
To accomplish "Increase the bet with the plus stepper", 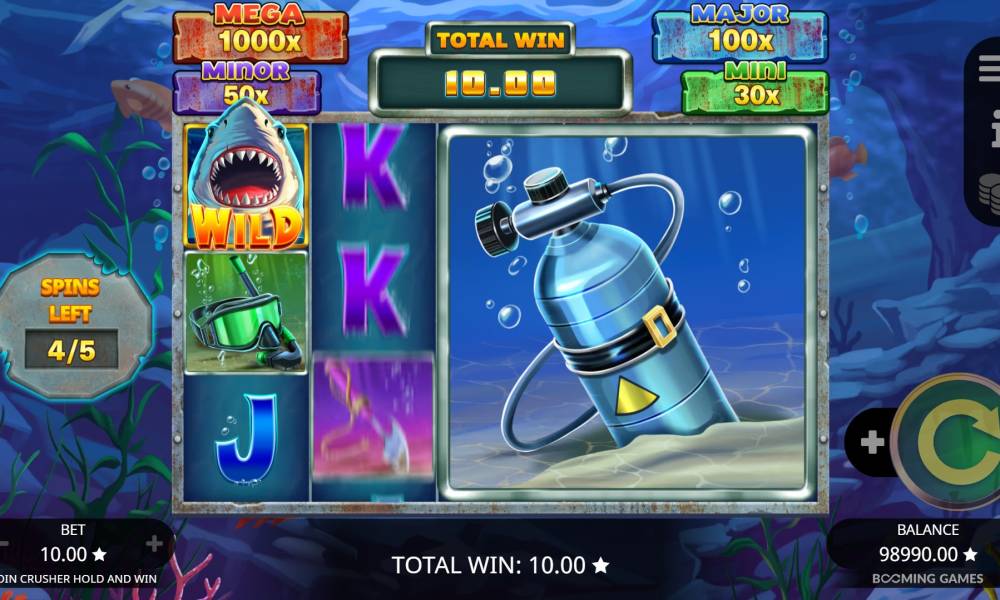I will click(154, 544).
